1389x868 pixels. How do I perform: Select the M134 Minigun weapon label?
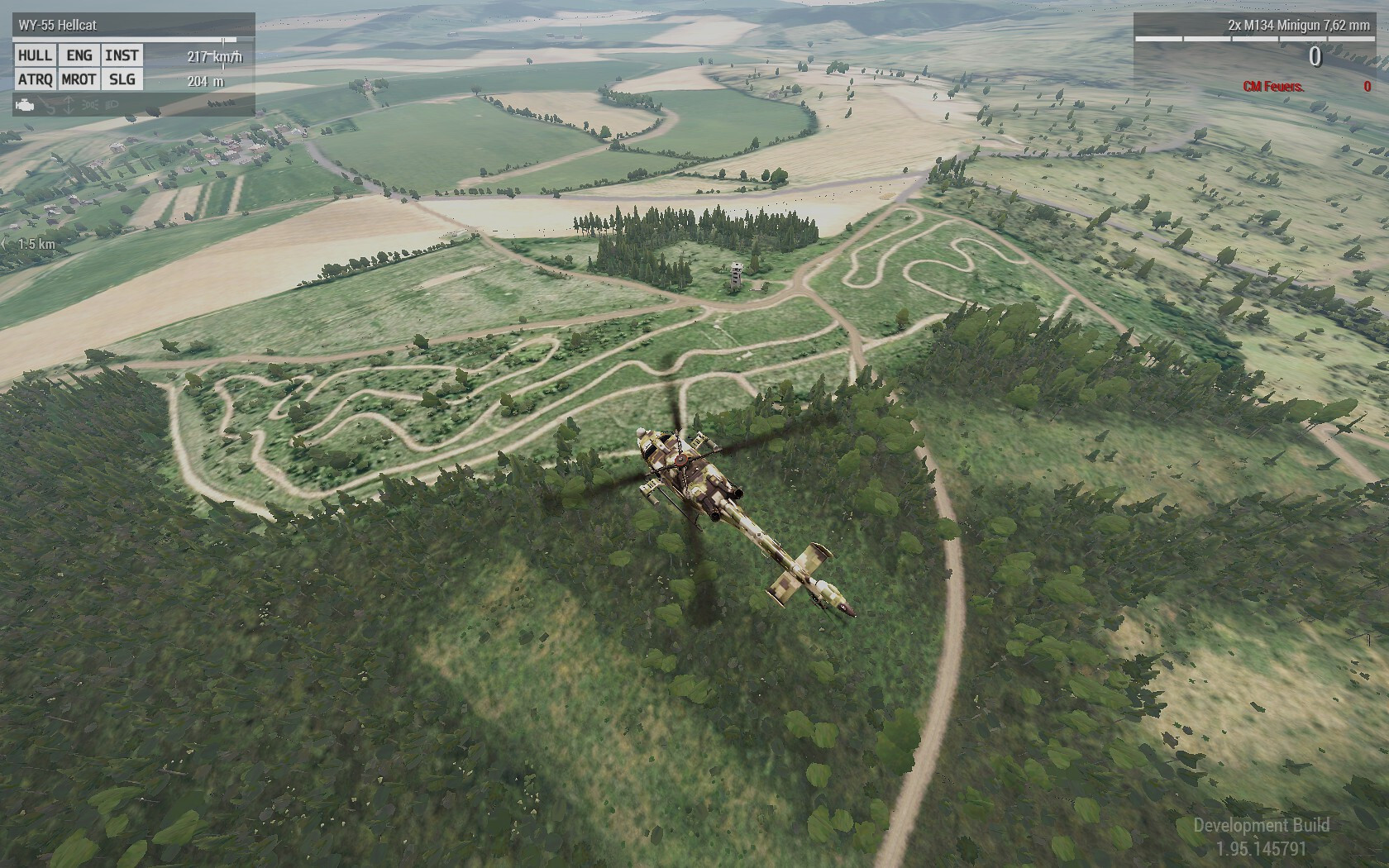[1298, 26]
